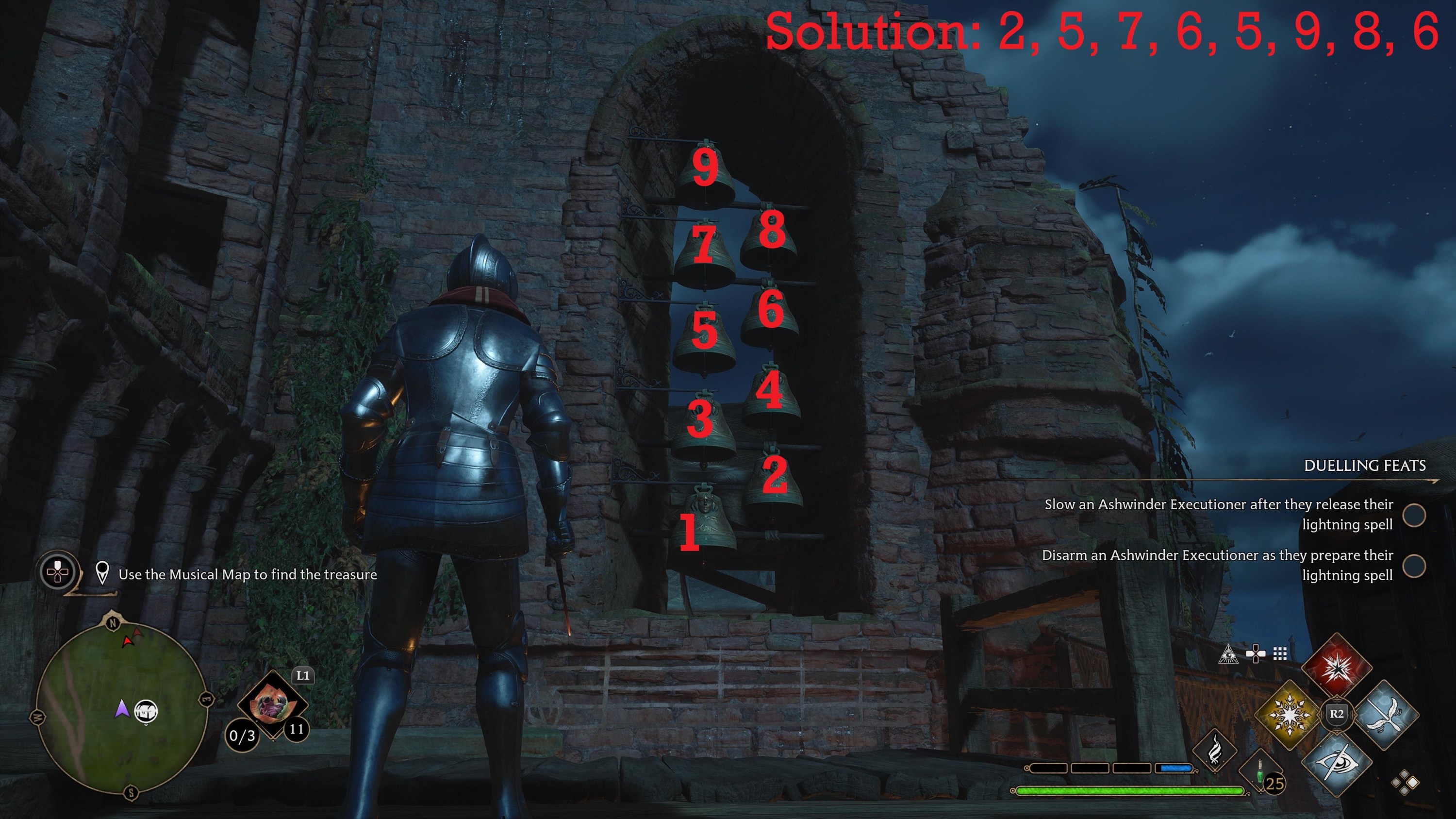Click the location pin beside the treasure objective

point(103,574)
